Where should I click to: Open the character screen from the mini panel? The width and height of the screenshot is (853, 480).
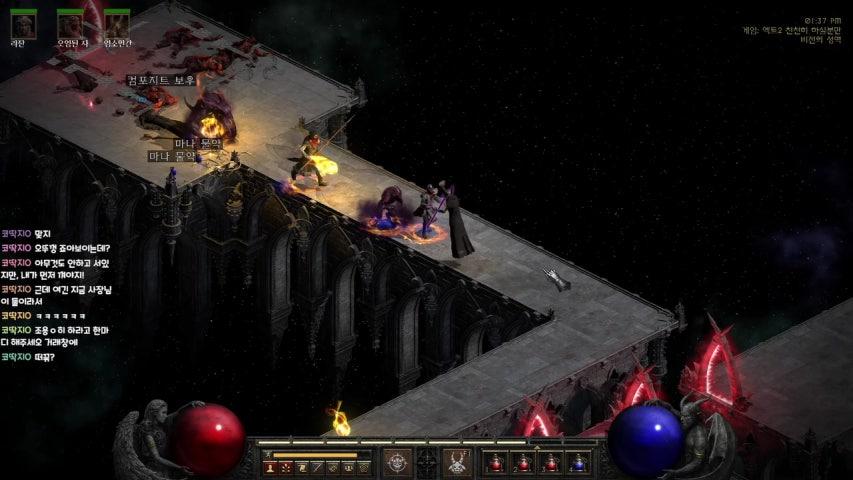tap(270, 467)
